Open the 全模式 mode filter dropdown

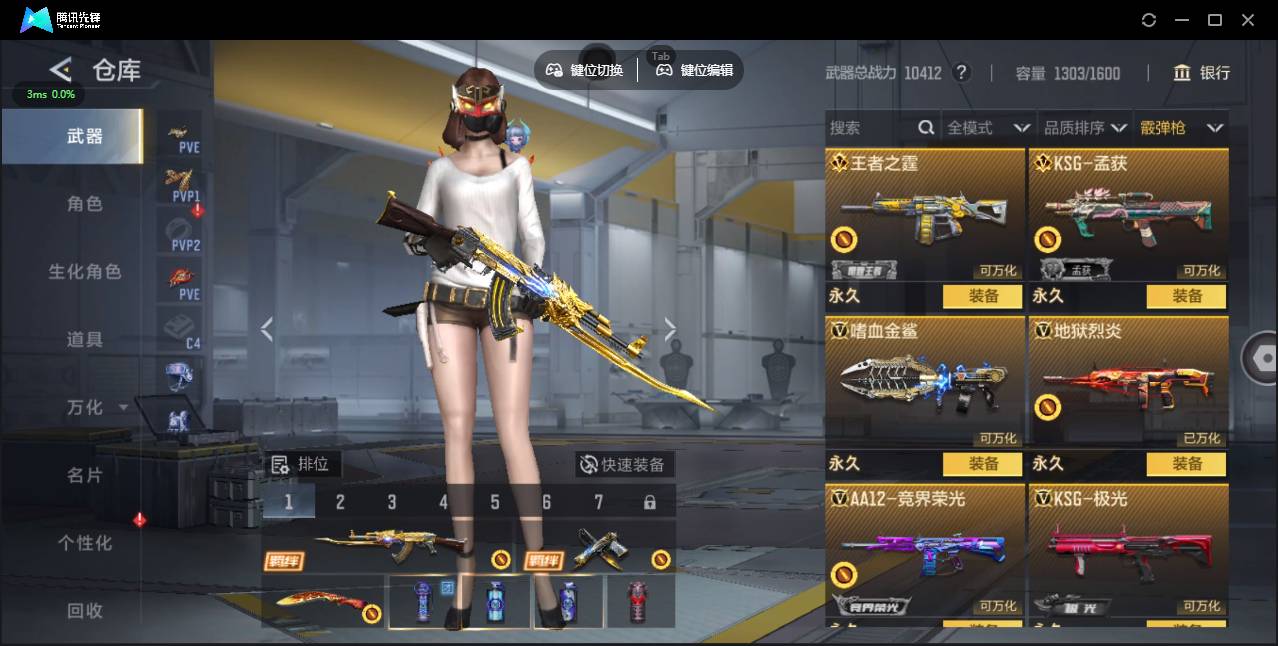pyautogui.click(x=988, y=128)
